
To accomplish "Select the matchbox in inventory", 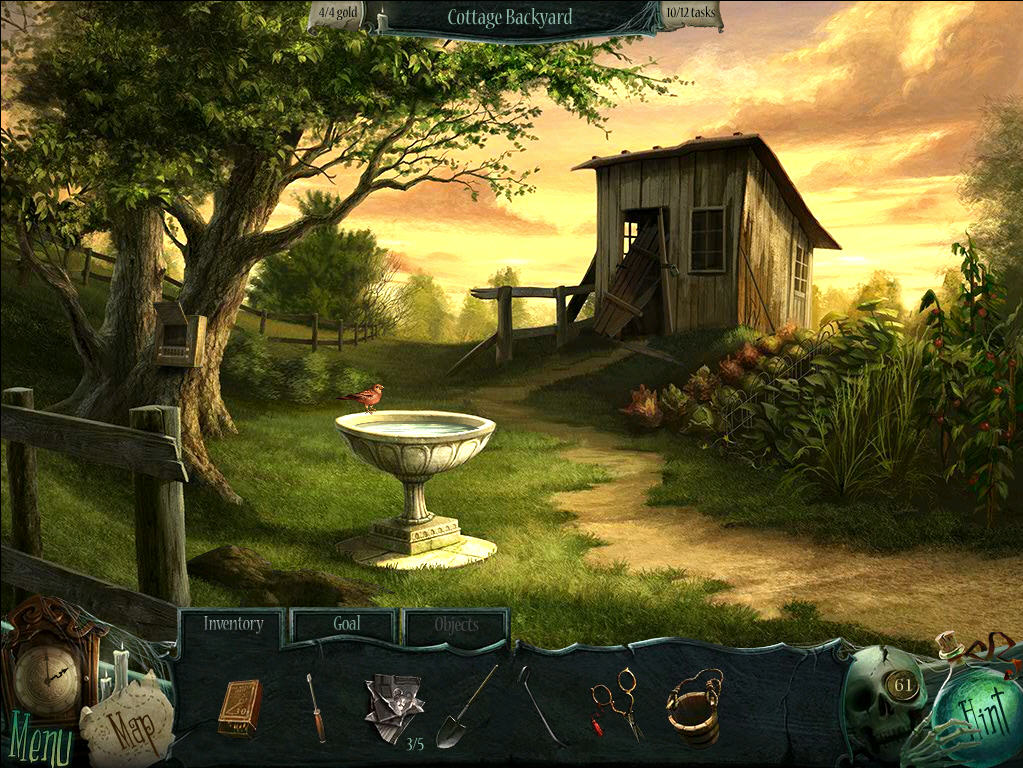I will pos(240,707).
